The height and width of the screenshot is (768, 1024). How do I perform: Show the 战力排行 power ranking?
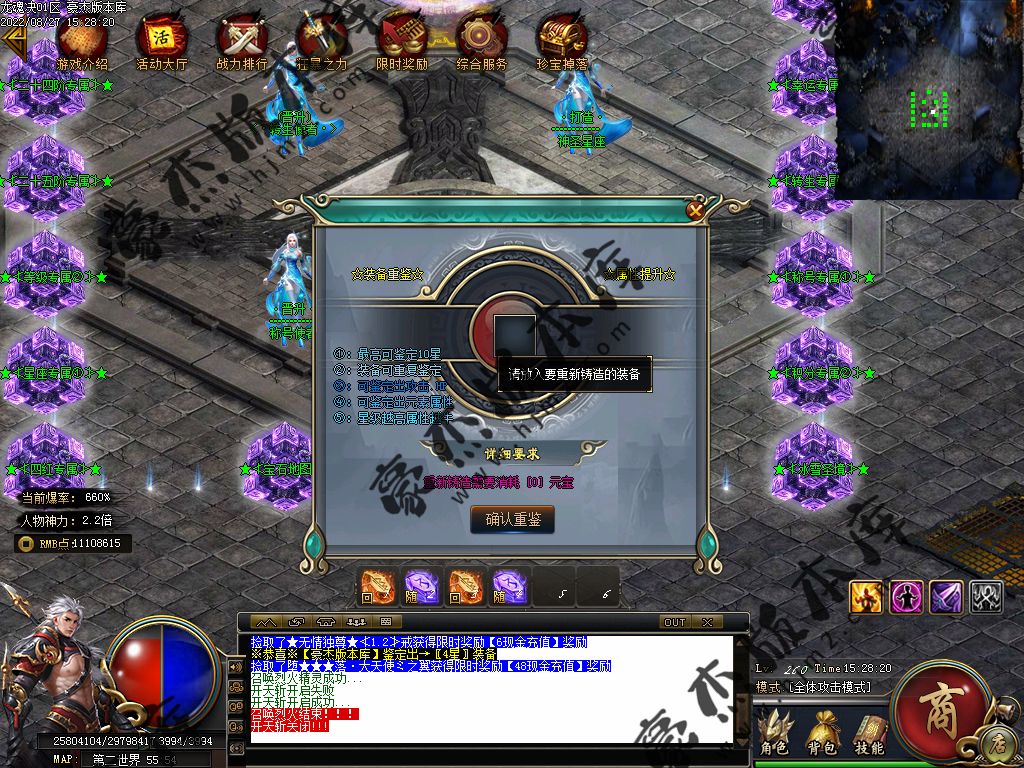[x=242, y=41]
